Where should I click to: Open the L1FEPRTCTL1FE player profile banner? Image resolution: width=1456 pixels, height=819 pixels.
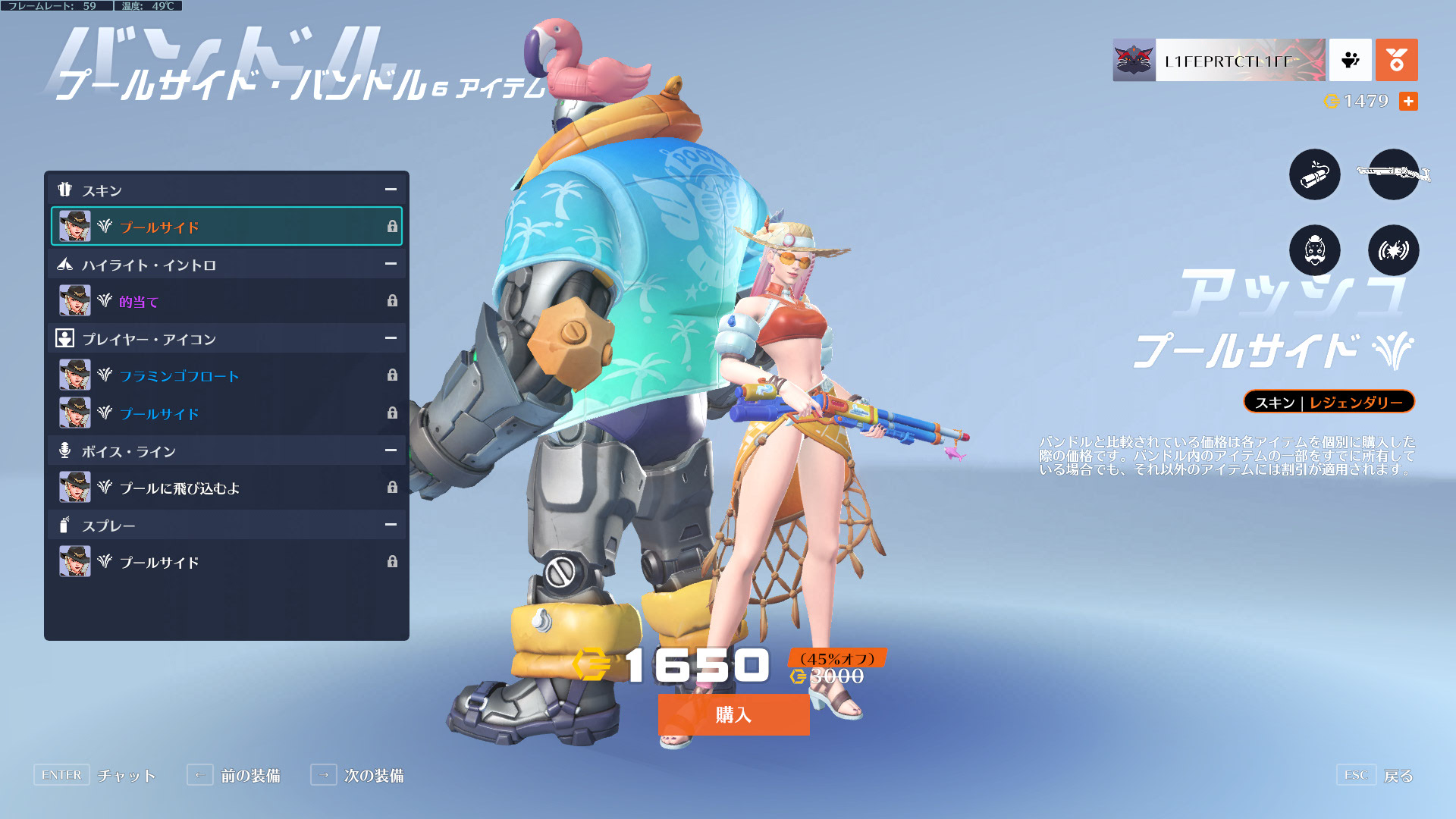pyautogui.click(x=1219, y=61)
